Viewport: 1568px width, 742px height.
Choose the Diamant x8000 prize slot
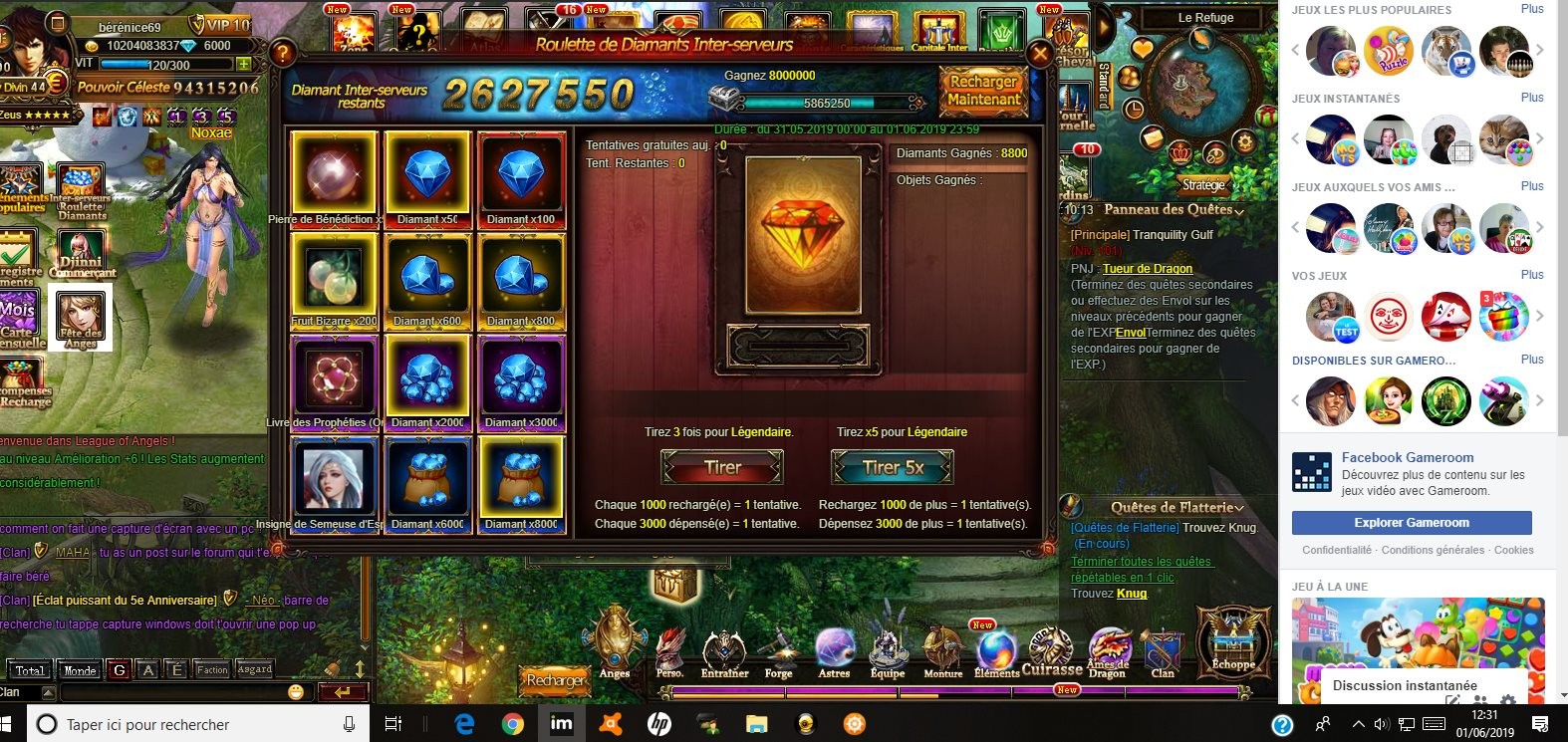pos(522,481)
